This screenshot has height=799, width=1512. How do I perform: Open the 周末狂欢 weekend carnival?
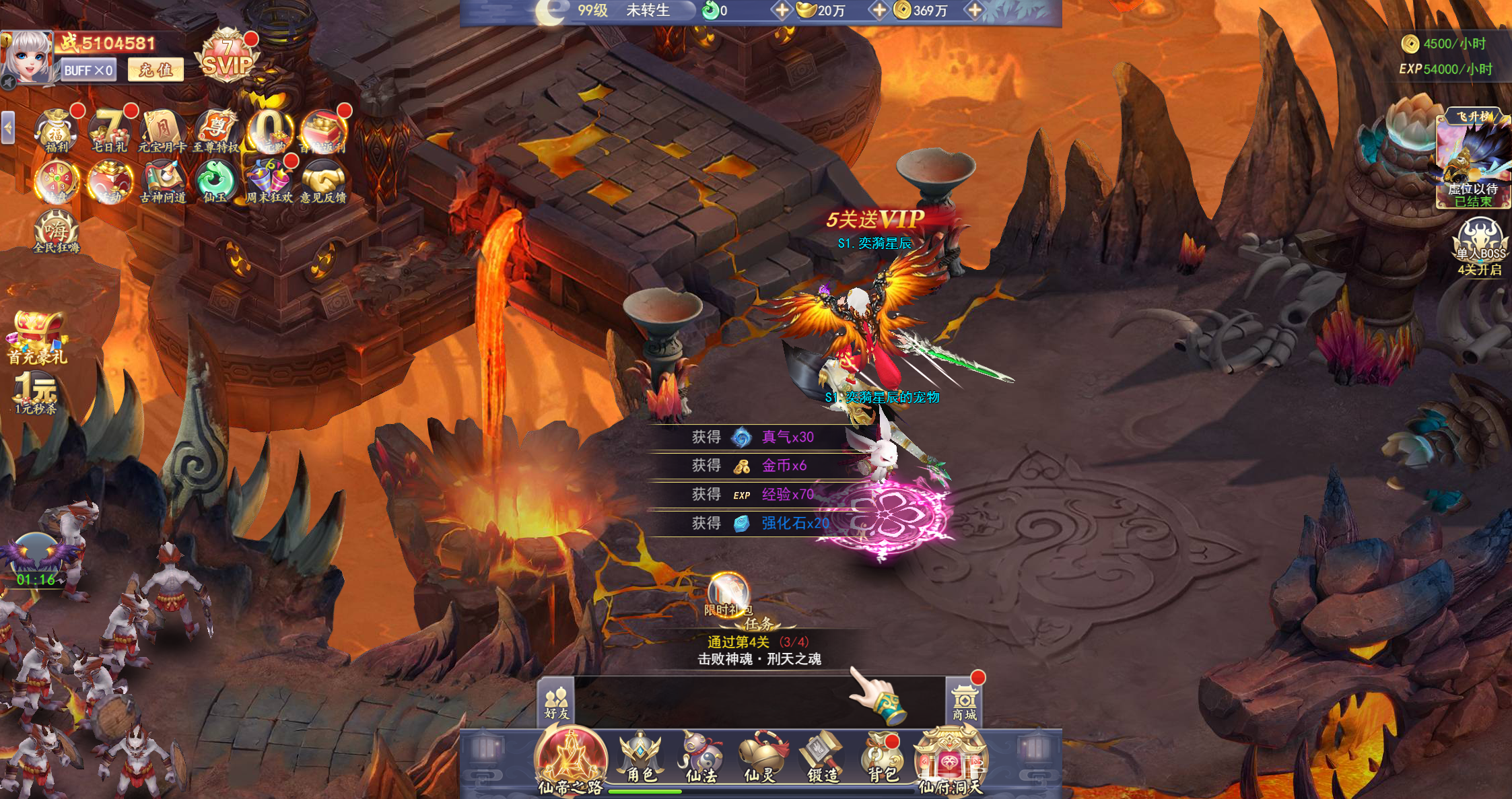(269, 181)
